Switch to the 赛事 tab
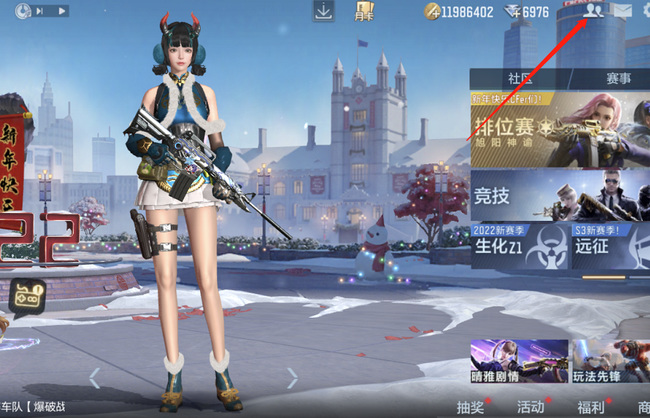The width and height of the screenshot is (650, 418). pos(618,78)
